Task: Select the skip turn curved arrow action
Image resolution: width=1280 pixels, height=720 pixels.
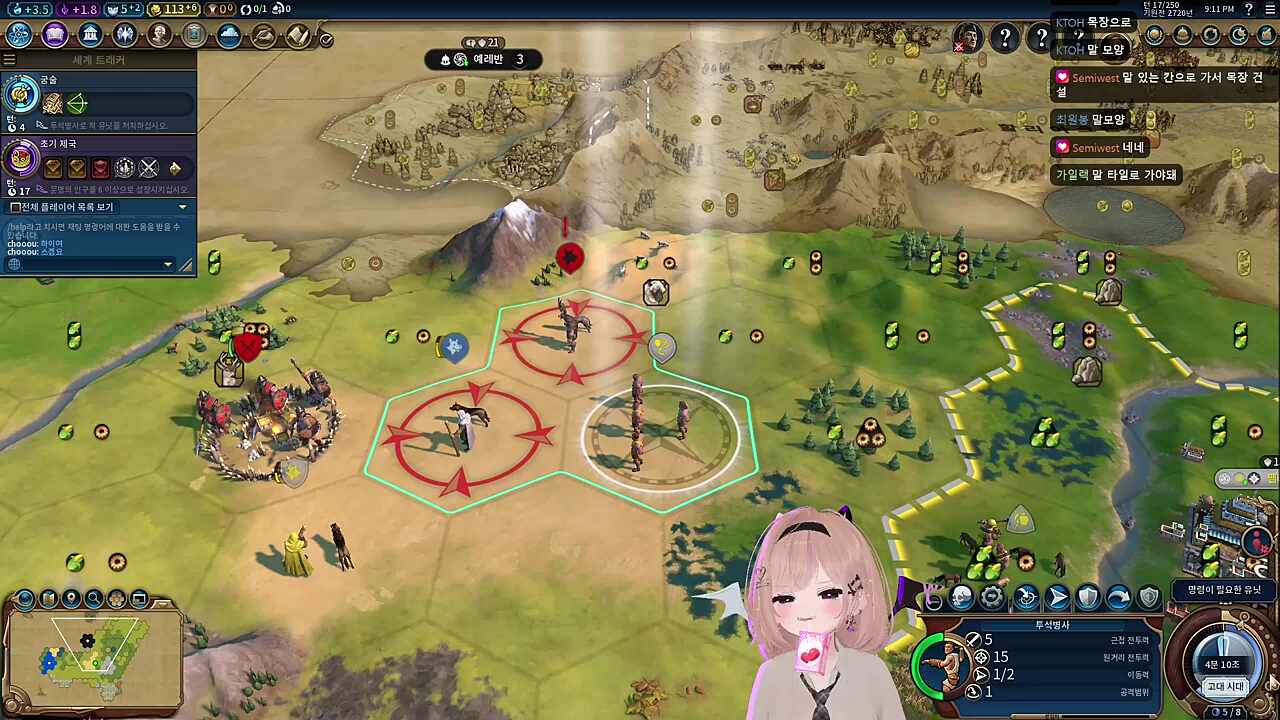Action: (x=1118, y=598)
